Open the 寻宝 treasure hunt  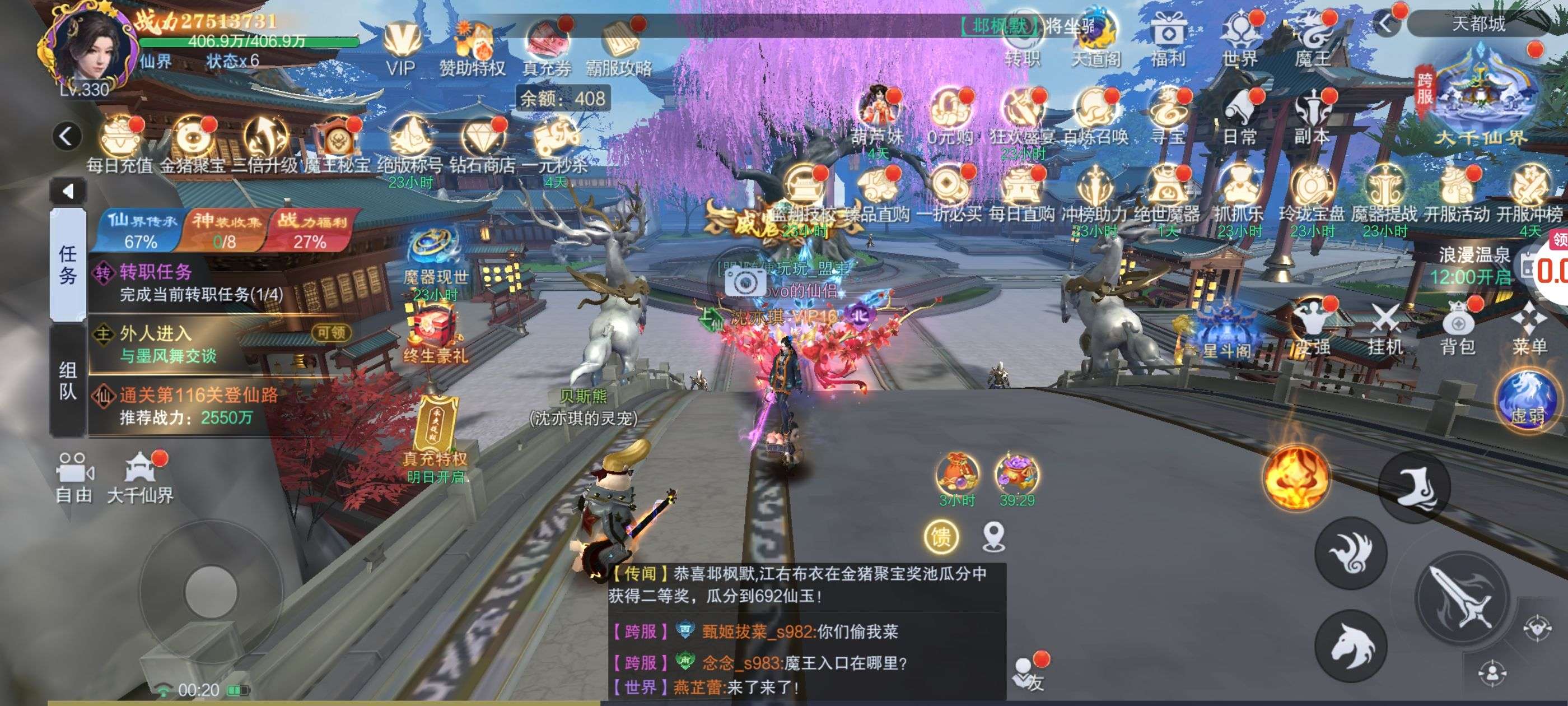pyautogui.click(x=1168, y=116)
